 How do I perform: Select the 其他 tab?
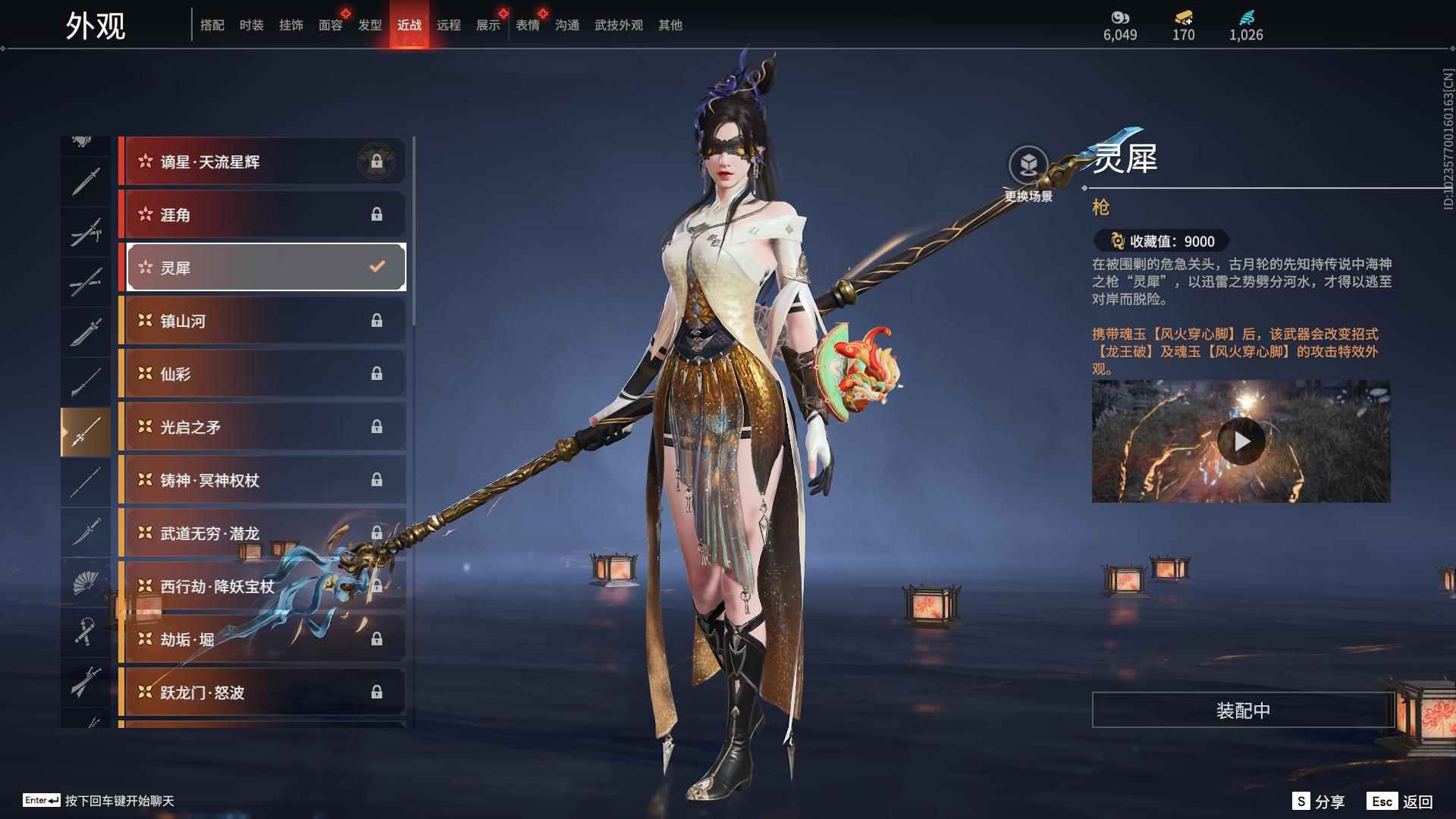click(x=670, y=25)
